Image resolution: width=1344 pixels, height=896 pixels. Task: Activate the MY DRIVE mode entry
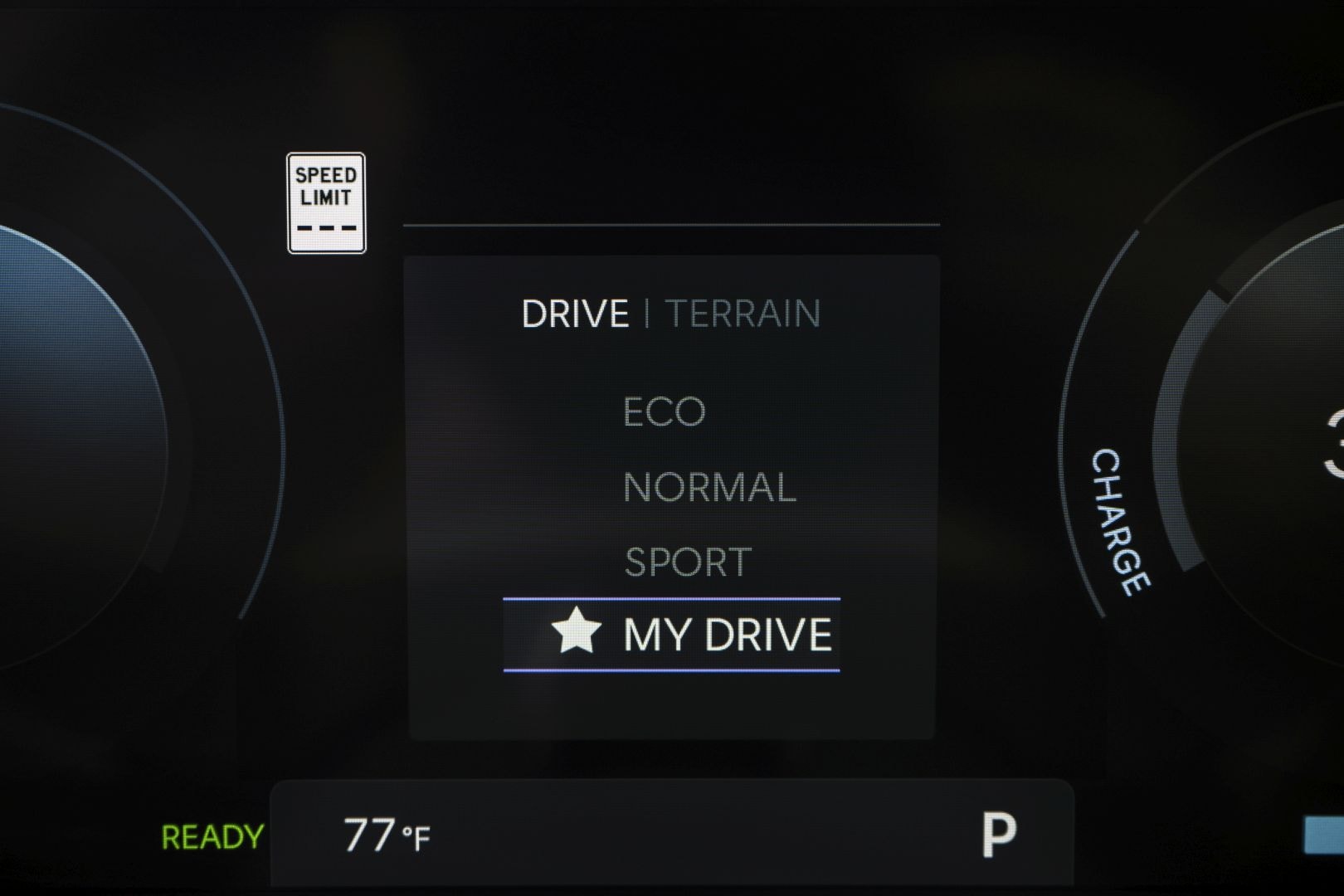(x=672, y=635)
